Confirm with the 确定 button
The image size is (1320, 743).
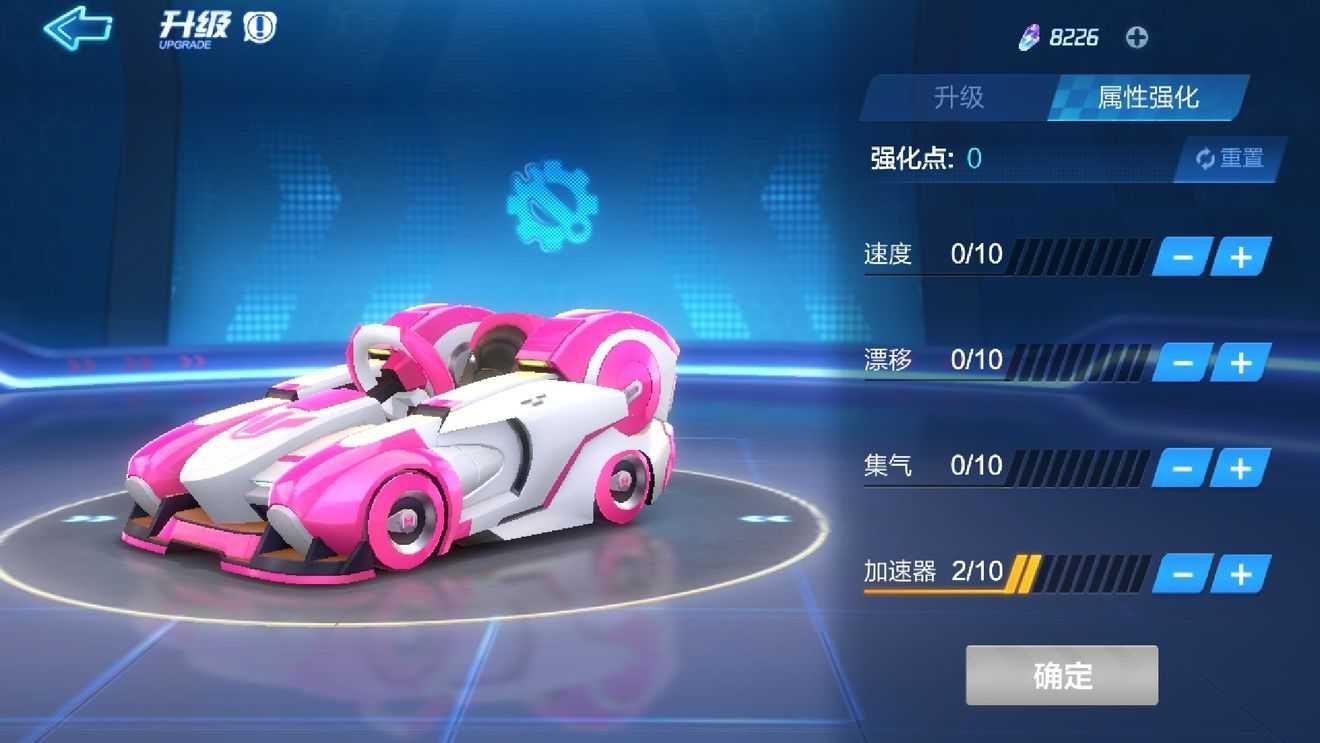1062,675
